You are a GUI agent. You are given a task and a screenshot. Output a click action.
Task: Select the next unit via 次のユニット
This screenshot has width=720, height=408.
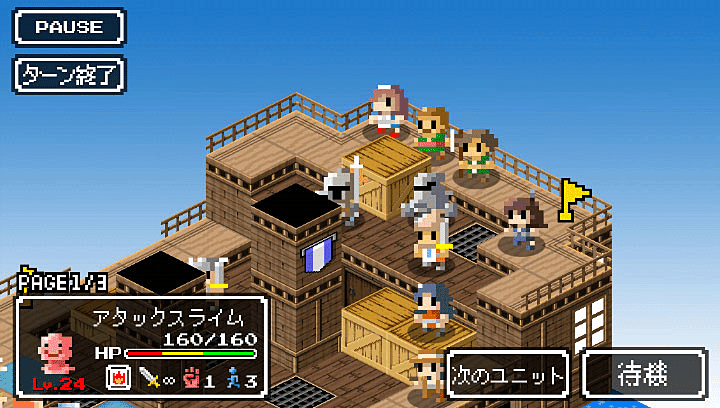coord(508,375)
